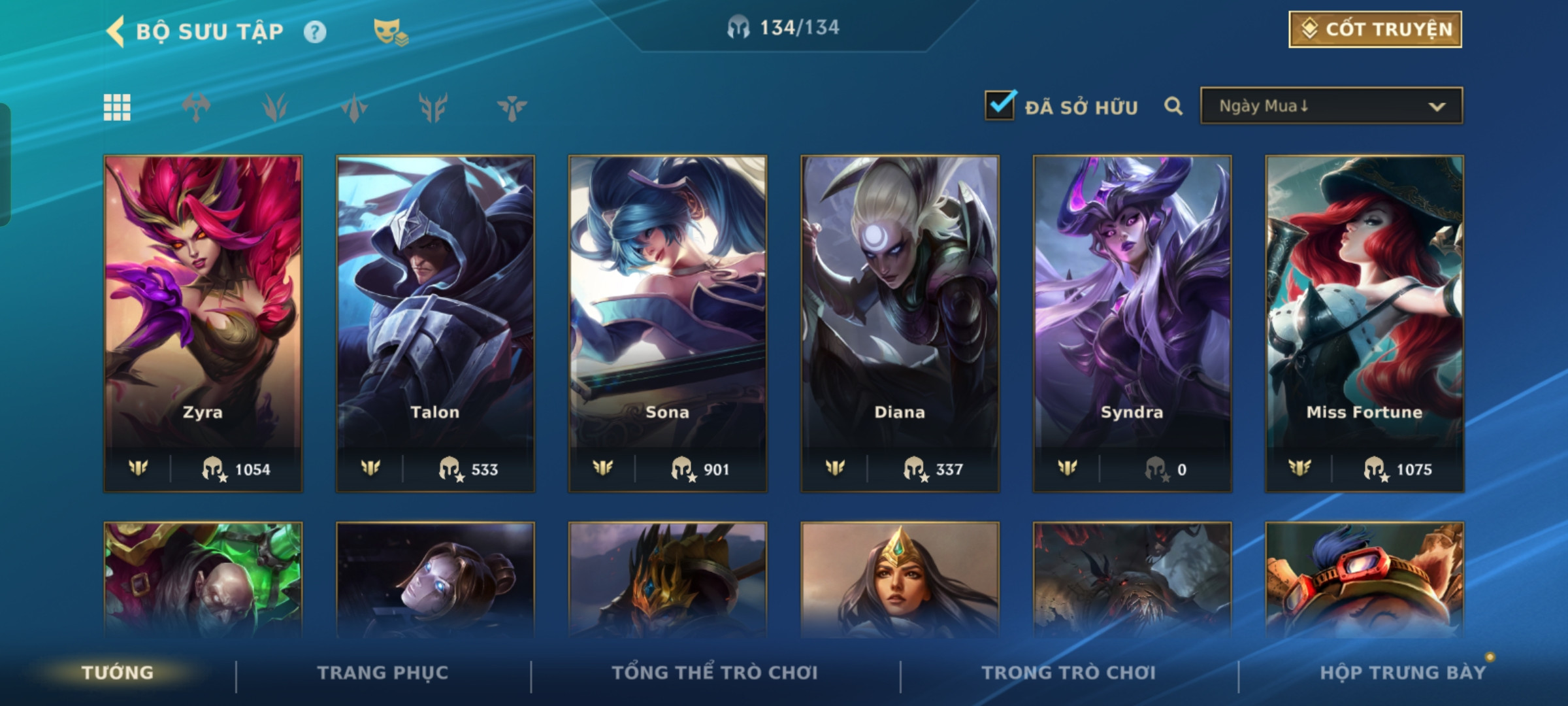Viewport: 1568px width, 706px height.
Task: Open the help question mark icon
Action: coord(315,32)
